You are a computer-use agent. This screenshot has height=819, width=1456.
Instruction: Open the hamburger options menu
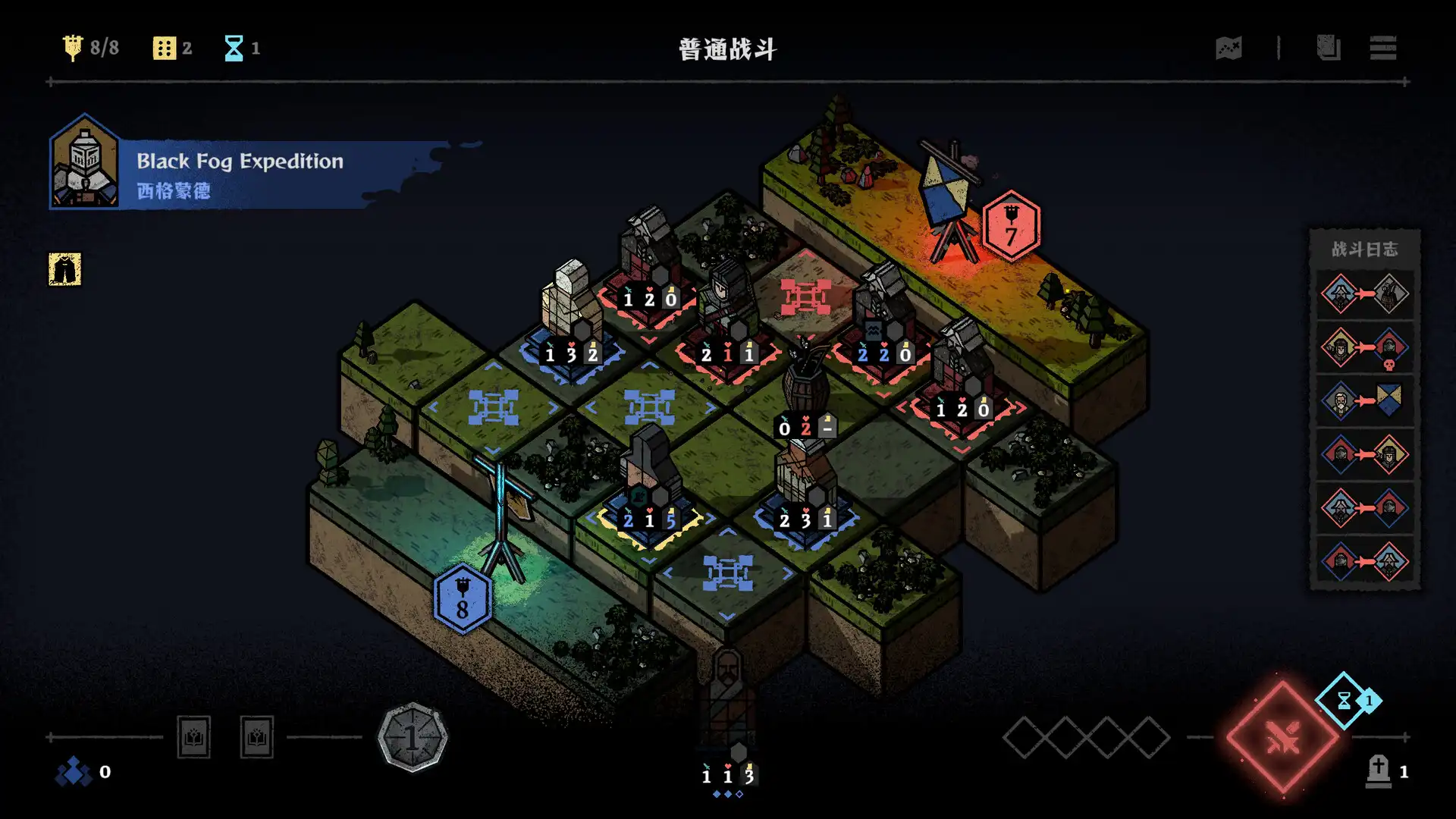pyautogui.click(x=1383, y=48)
